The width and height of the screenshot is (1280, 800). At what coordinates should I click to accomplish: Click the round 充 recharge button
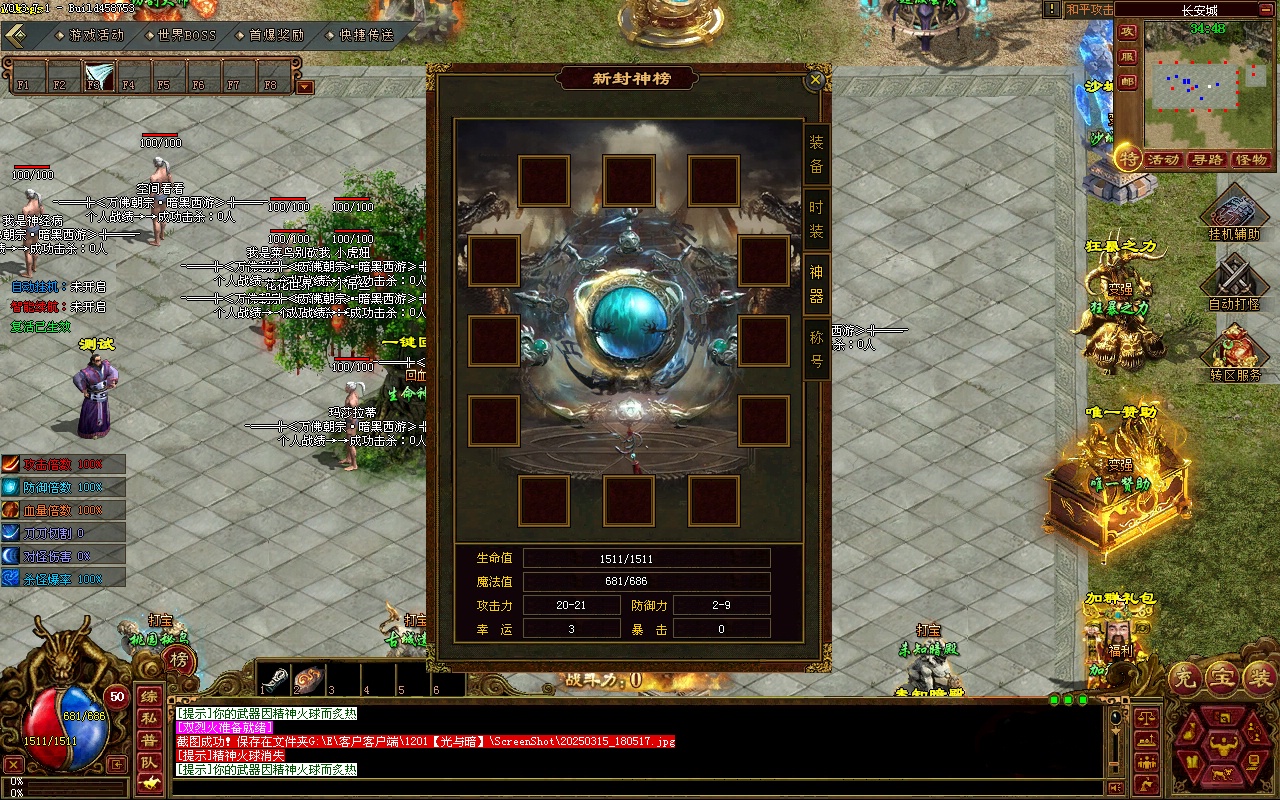point(1184,679)
